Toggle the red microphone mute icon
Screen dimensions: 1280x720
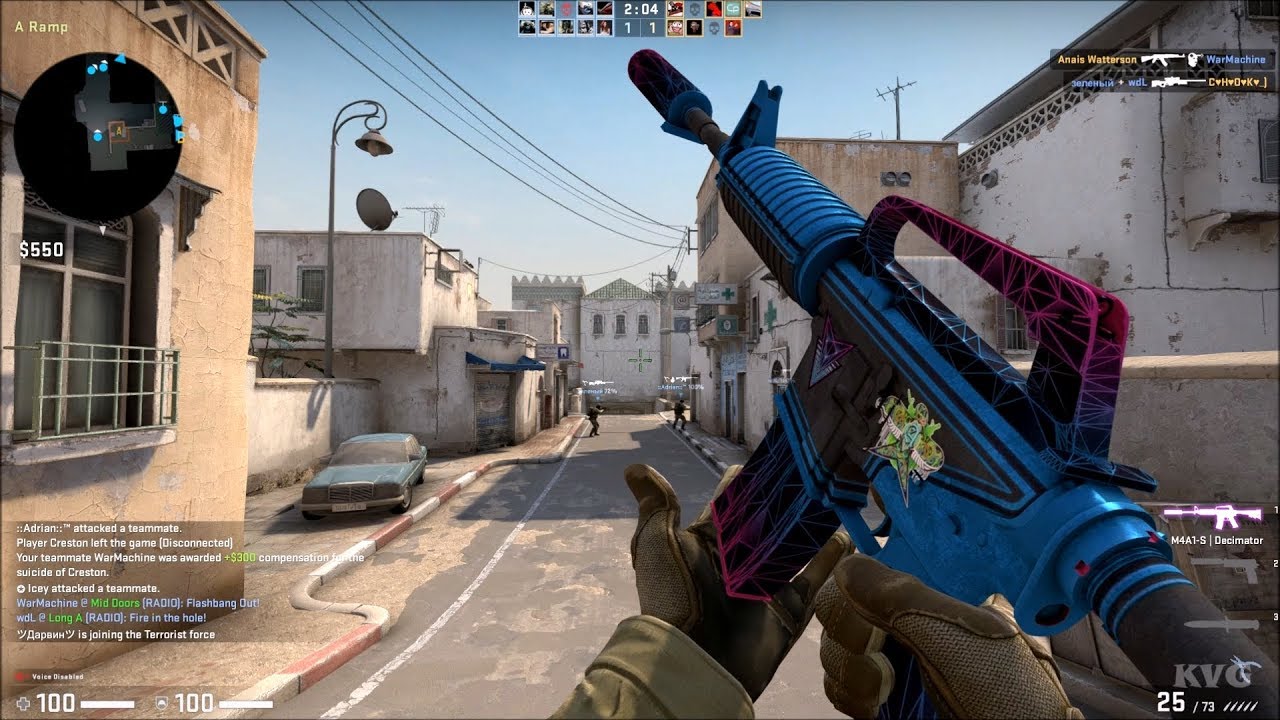point(20,676)
